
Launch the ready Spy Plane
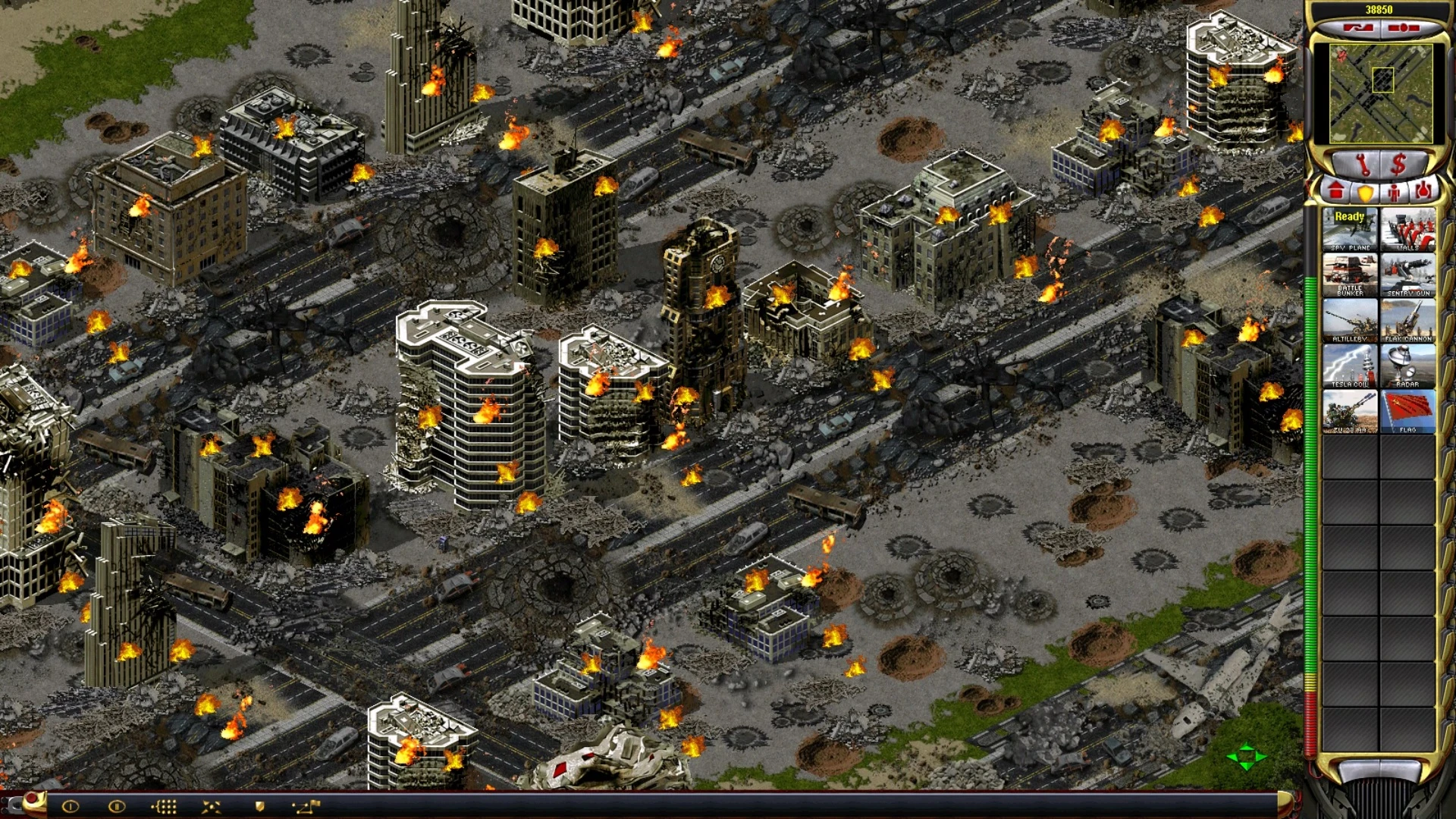pos(1350,229)
